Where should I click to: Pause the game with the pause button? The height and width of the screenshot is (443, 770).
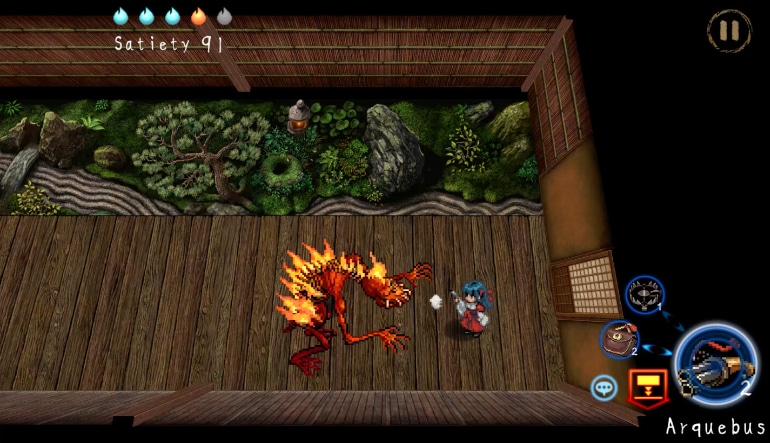coord(729,31)
